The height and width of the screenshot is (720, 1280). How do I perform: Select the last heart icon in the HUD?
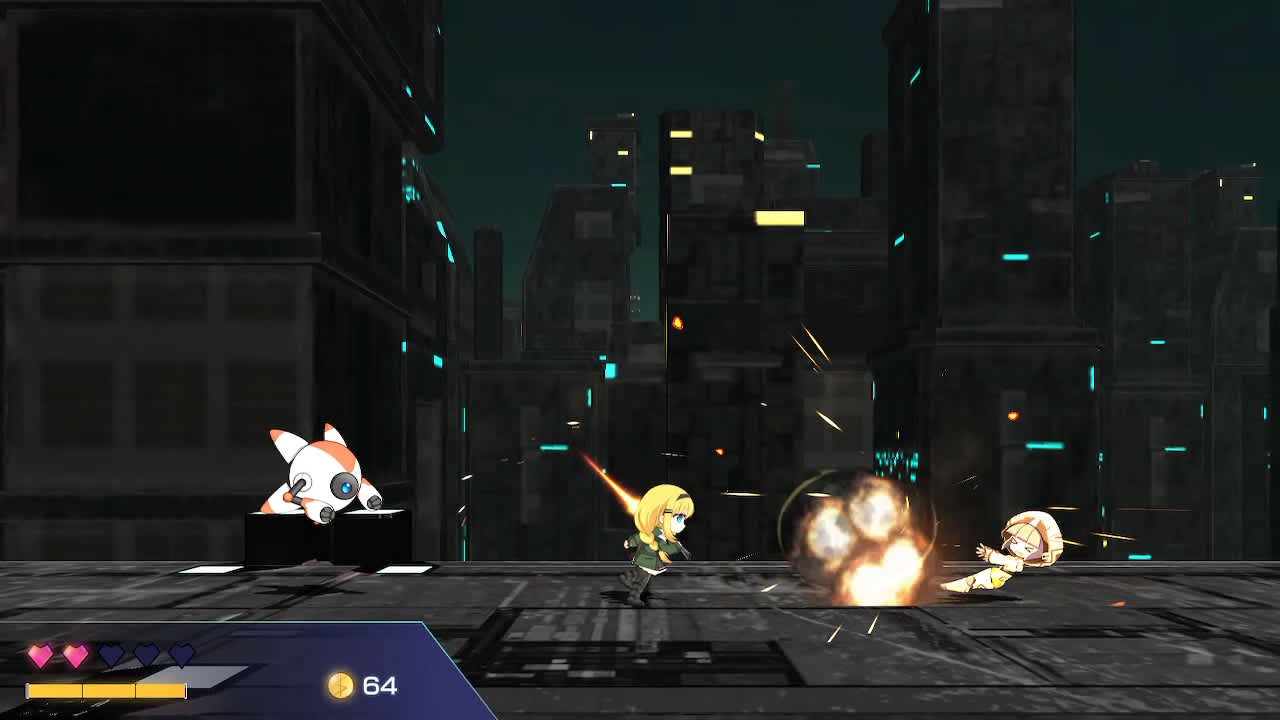(x=180, y=653)
